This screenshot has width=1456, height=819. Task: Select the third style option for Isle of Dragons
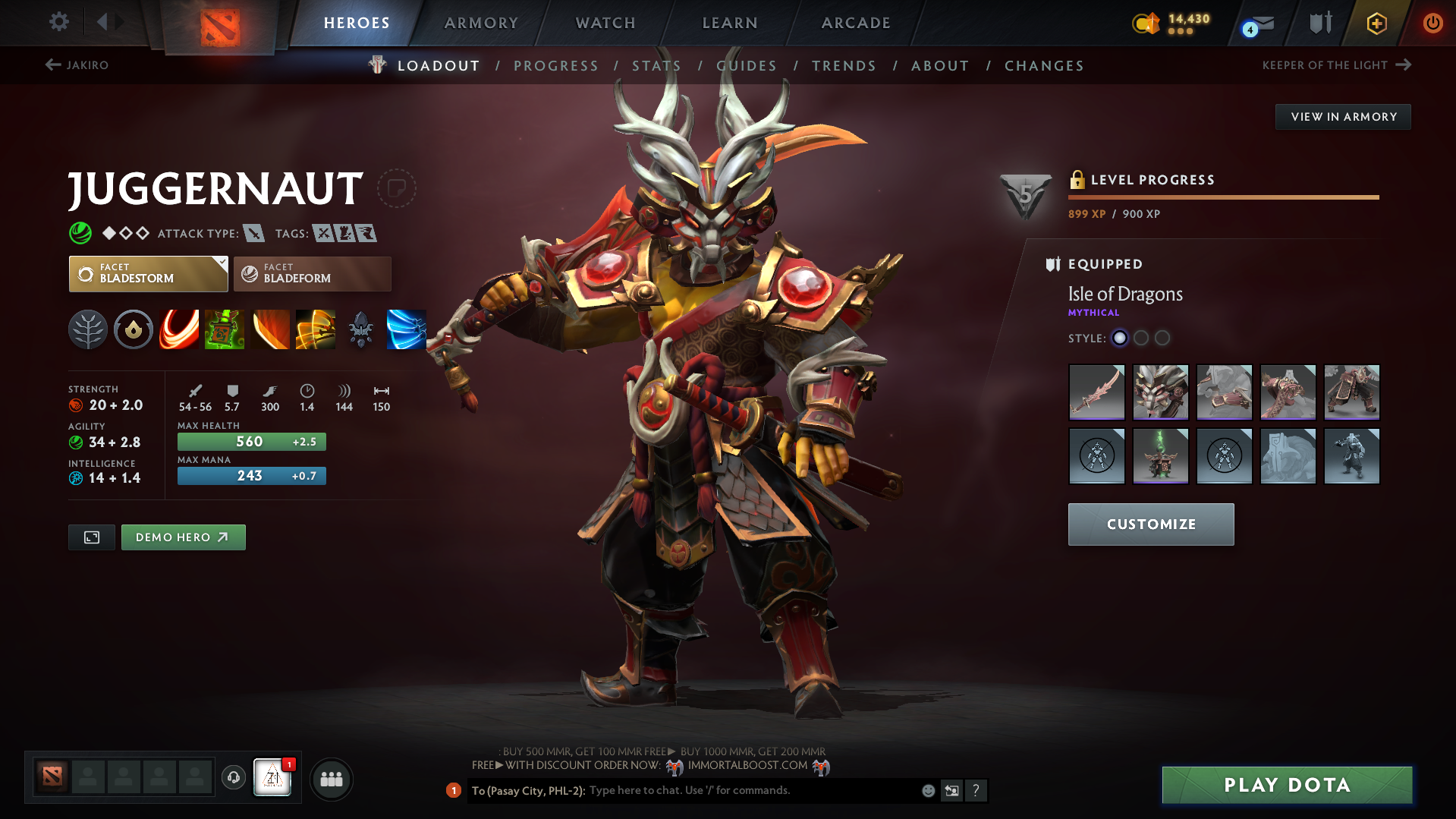(x=1162, y=338)
